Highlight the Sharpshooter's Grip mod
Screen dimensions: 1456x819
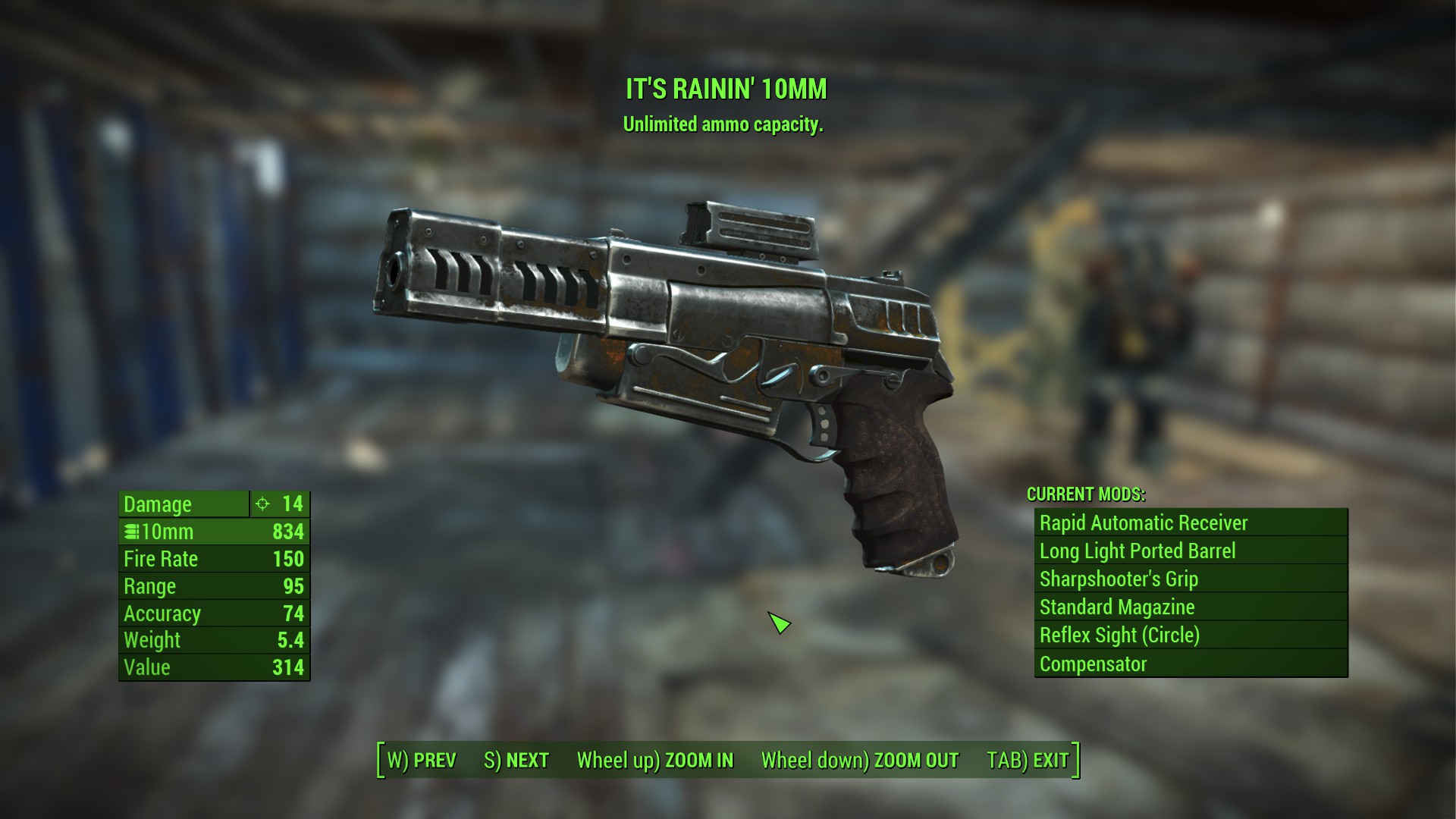tap(1191, 579)
